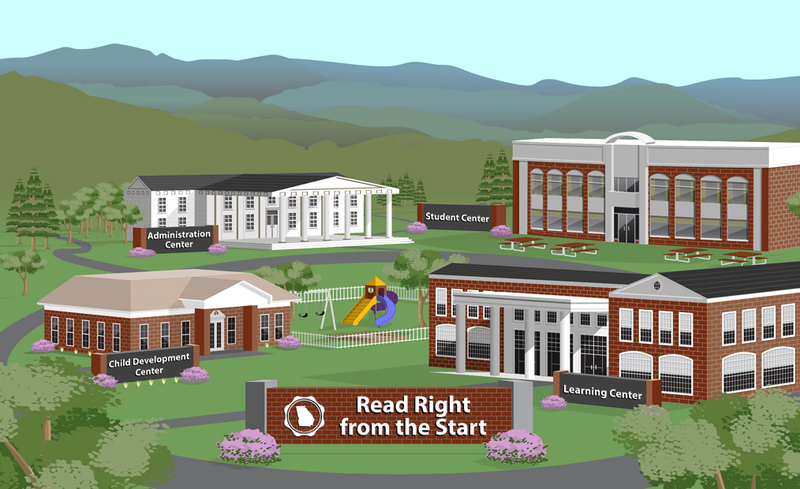Enter the Learning Center sign
The image size is (800, 489).
(x=603, y=389)
